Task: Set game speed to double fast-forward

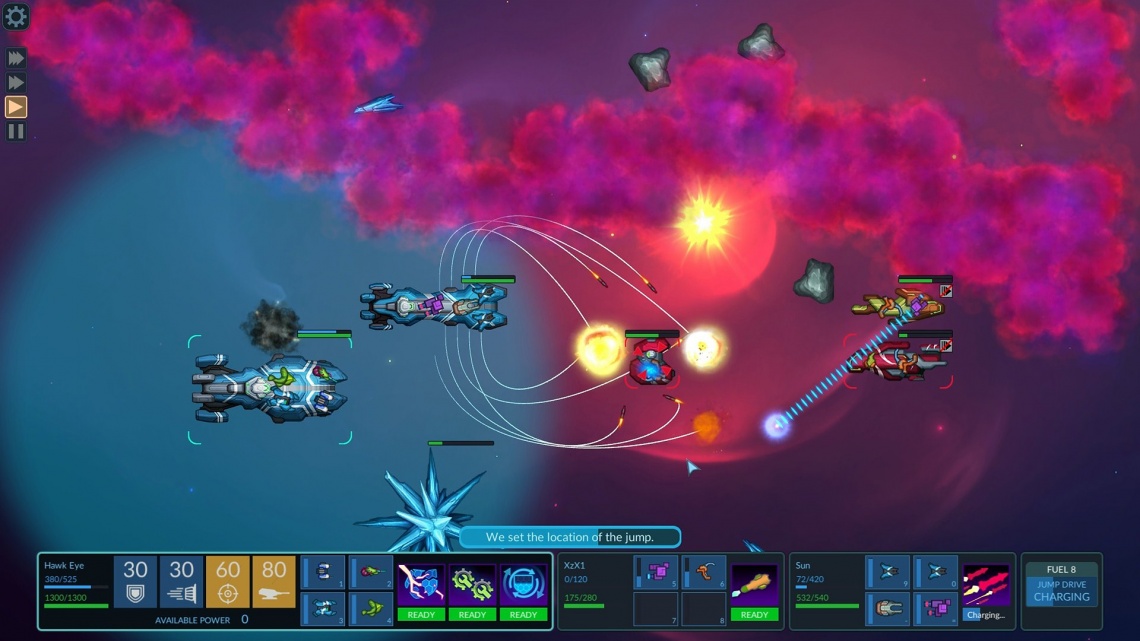Action: coord(16,83)
